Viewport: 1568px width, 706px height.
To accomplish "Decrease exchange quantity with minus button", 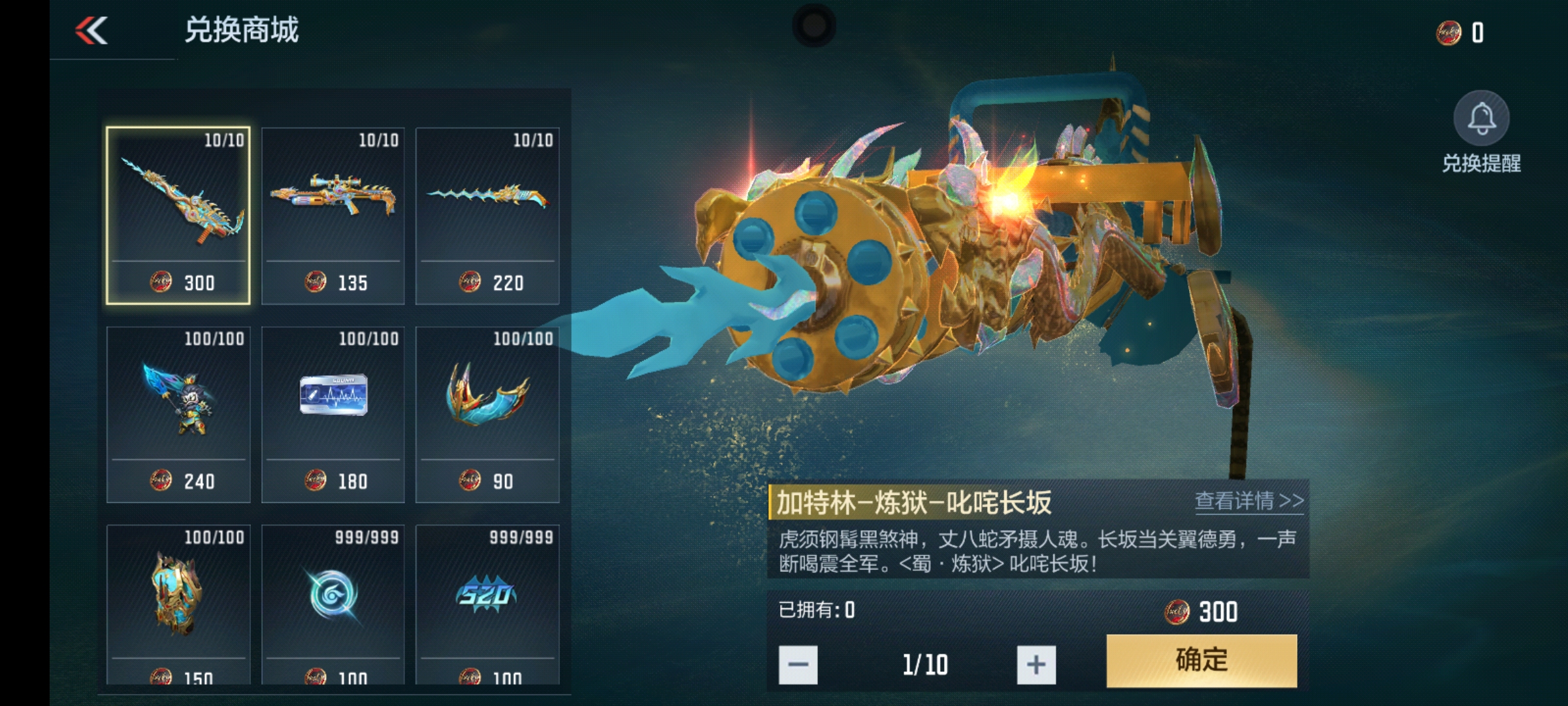I will coord(798,665).
